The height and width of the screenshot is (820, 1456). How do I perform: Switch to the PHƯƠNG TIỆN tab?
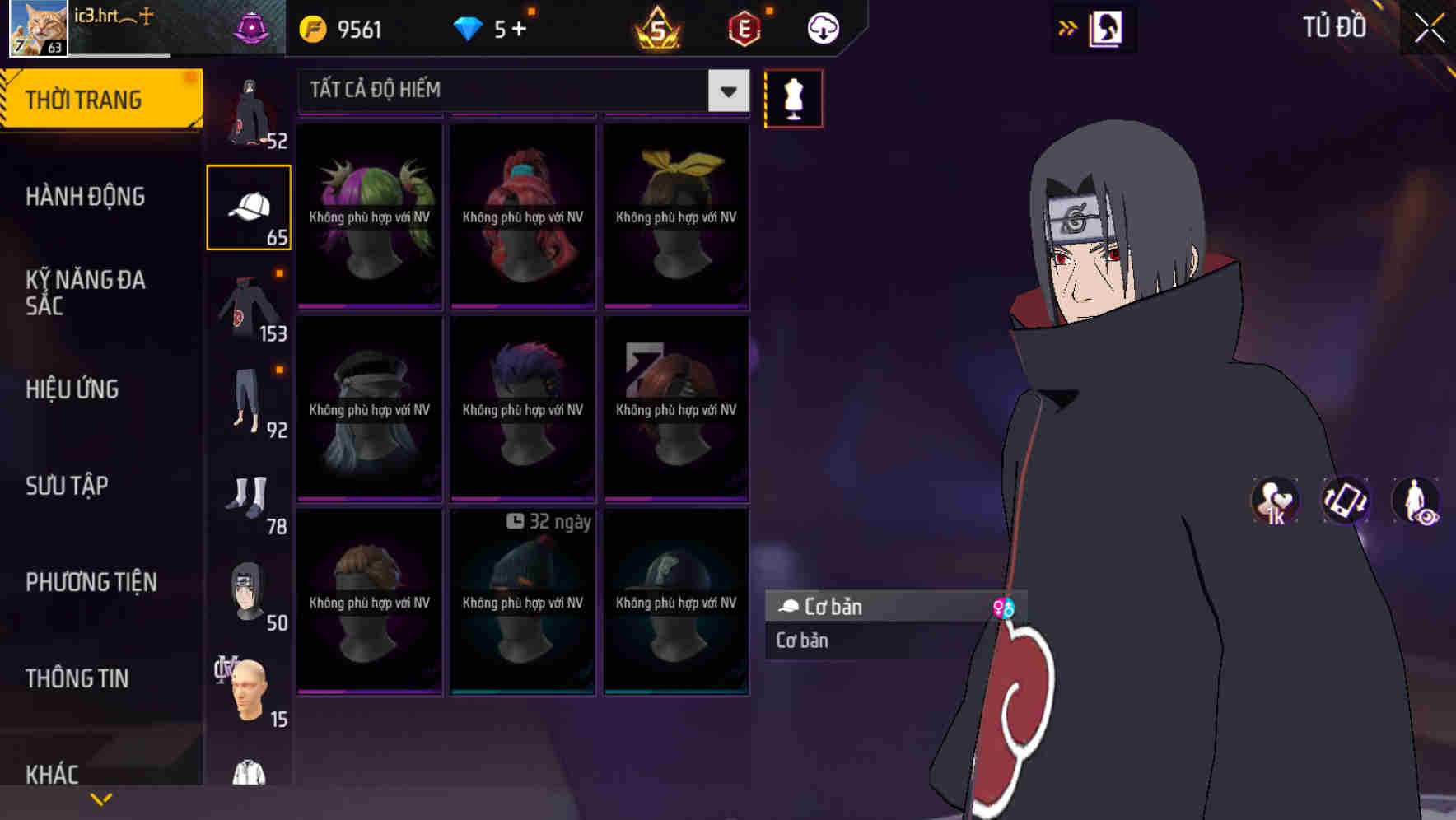pyautogui.click(x=91, y=581)
